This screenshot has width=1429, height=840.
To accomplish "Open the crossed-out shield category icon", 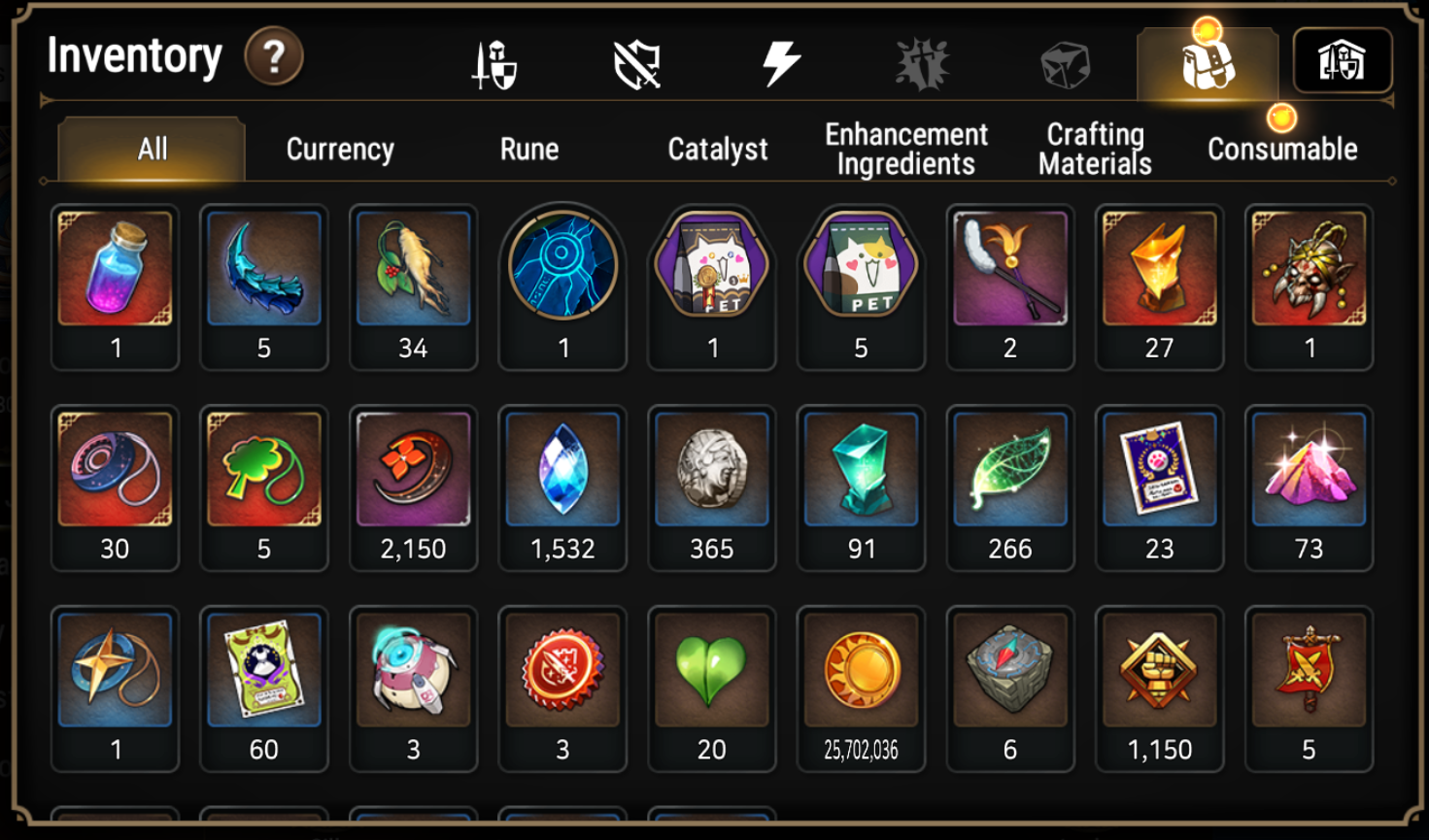I will click(637, 64).
